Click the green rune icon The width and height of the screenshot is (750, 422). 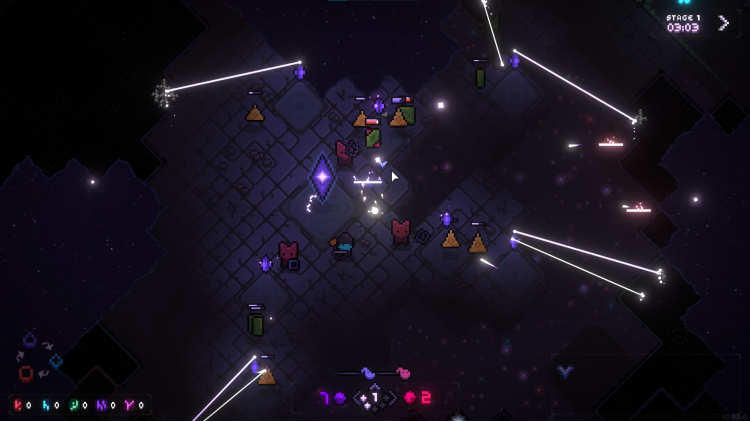pyautogui.click(x=74, y=405)
